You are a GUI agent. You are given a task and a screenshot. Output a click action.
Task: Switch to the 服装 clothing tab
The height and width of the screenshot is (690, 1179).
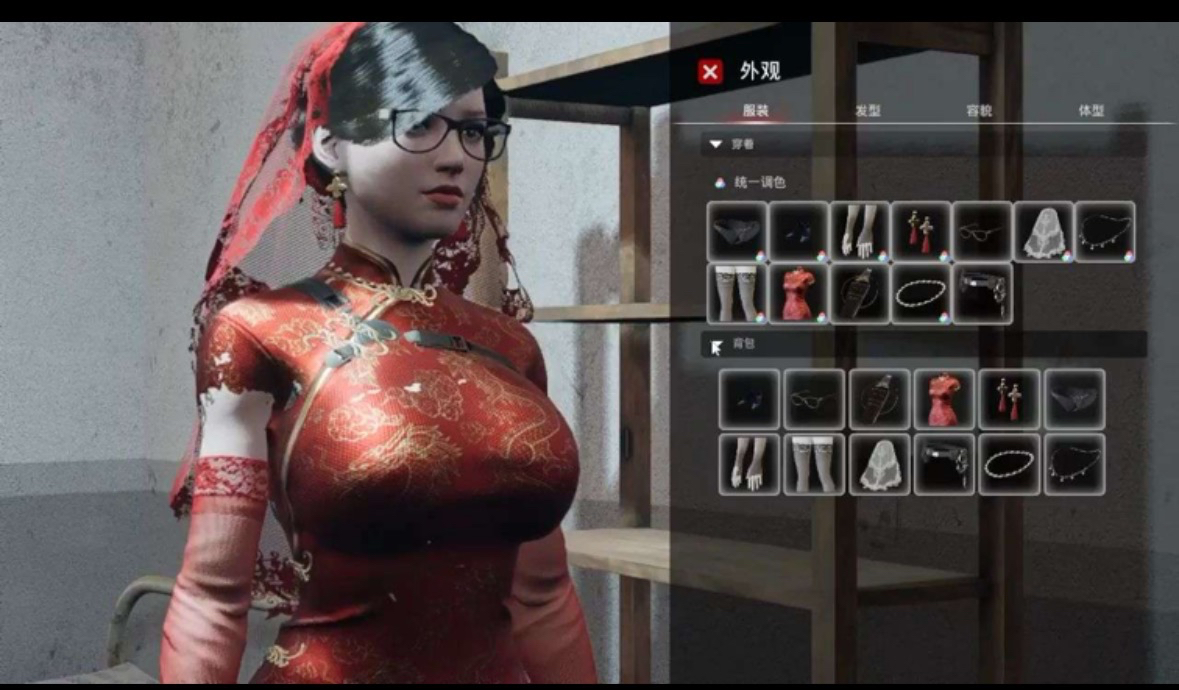pos(756,111)
